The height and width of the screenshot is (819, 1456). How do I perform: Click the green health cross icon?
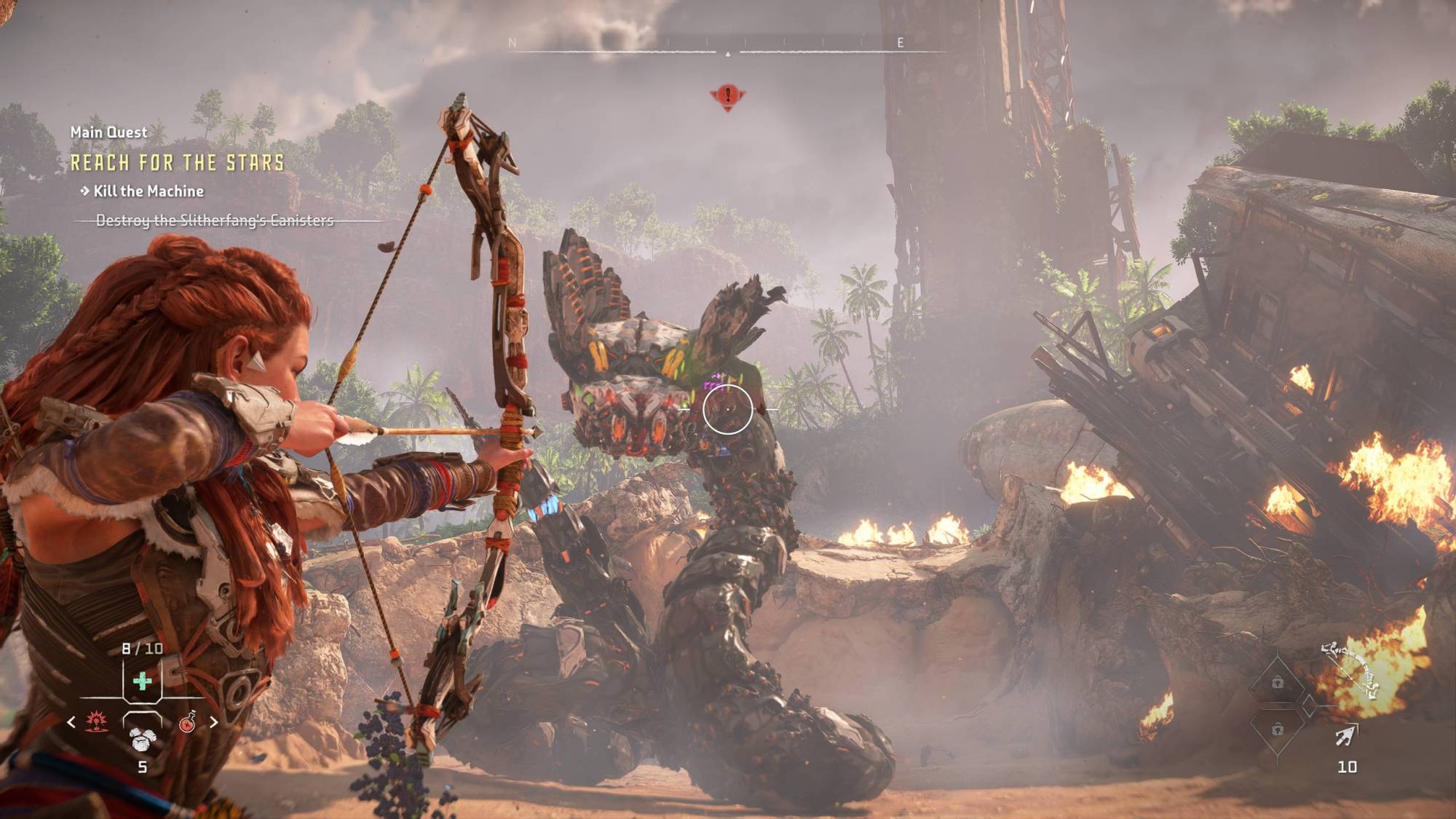pyautogui.click(x=143, y=681)
